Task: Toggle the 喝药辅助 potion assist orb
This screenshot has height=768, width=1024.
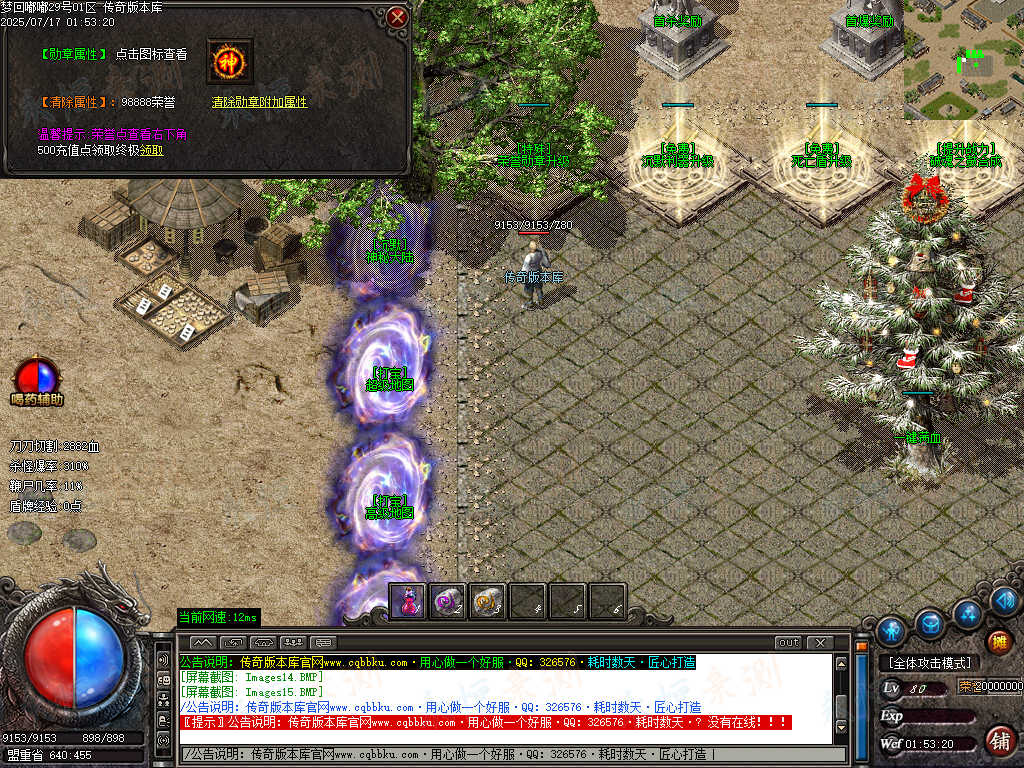Action: tap(36, 377)
